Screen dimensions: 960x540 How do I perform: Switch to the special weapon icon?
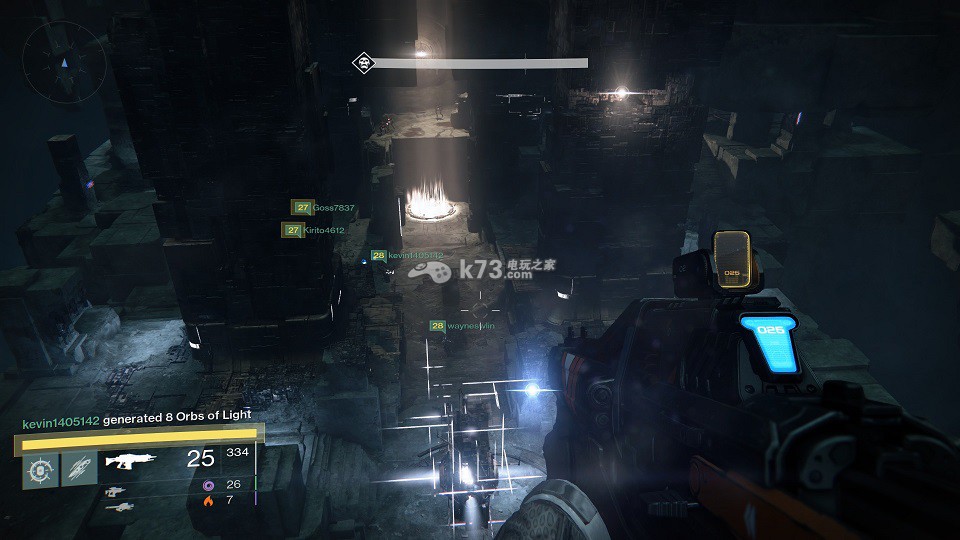pos(117,492)
